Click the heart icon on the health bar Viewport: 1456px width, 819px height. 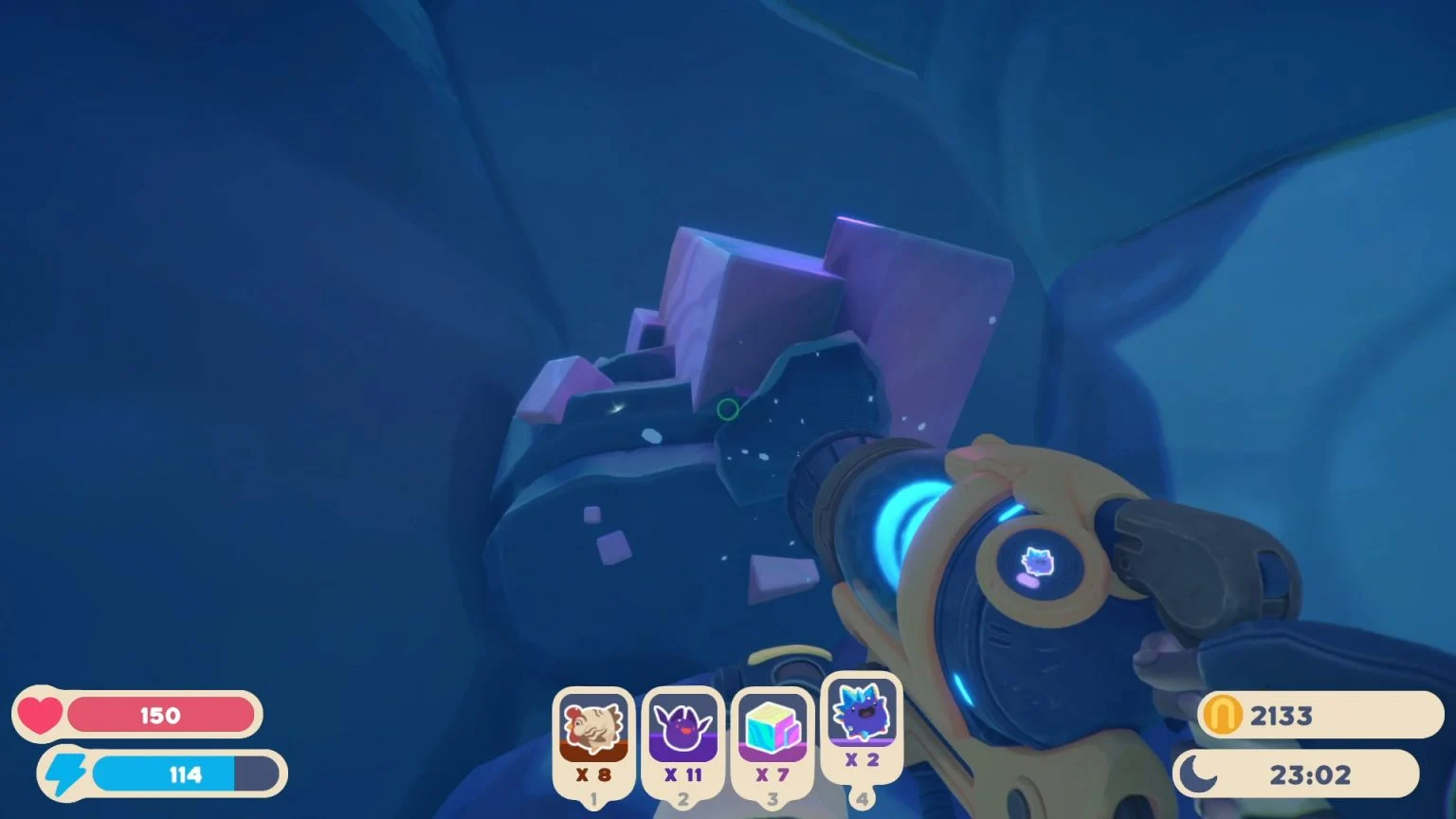[x=40, y=715]
